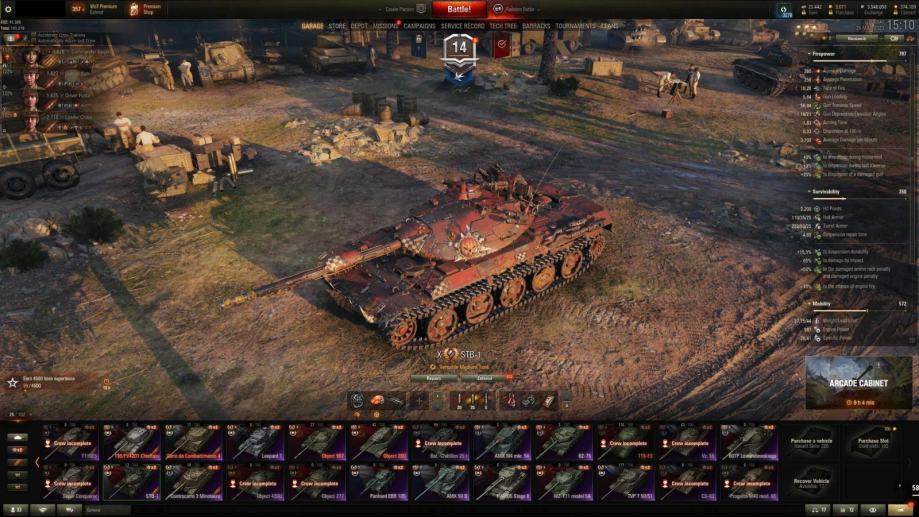919x517 pixels.
Task: Start a match with the Battle! button
Action: pos(459,9)
